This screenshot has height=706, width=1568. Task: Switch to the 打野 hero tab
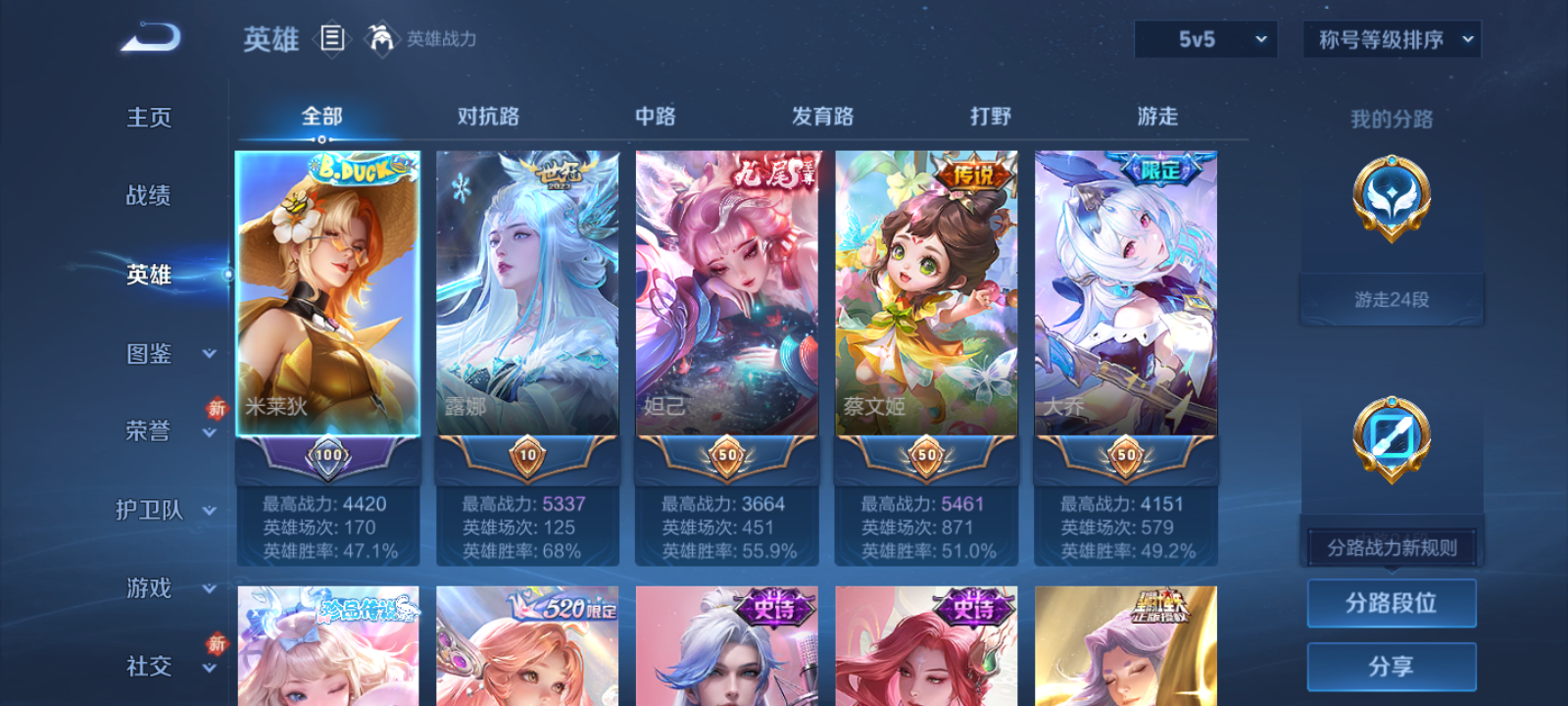coord(990,116)
